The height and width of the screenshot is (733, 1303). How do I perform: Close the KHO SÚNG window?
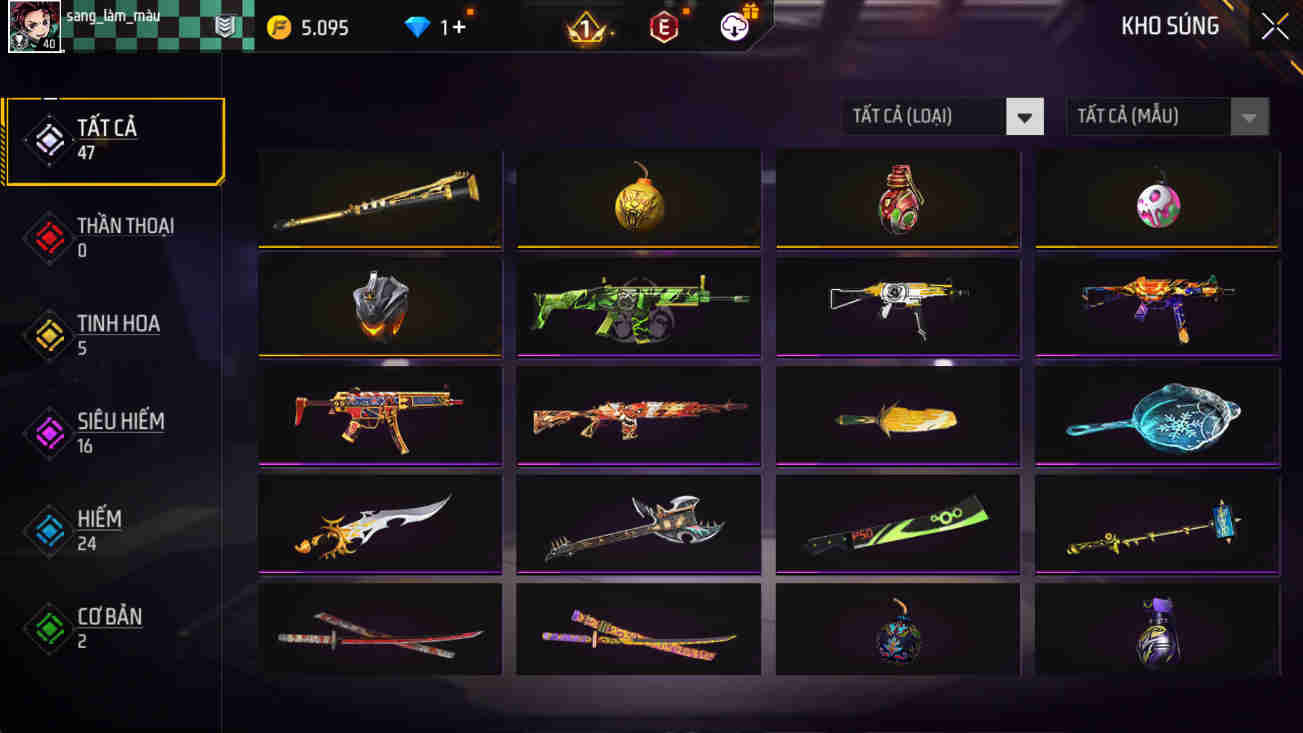pos(1274,26)
